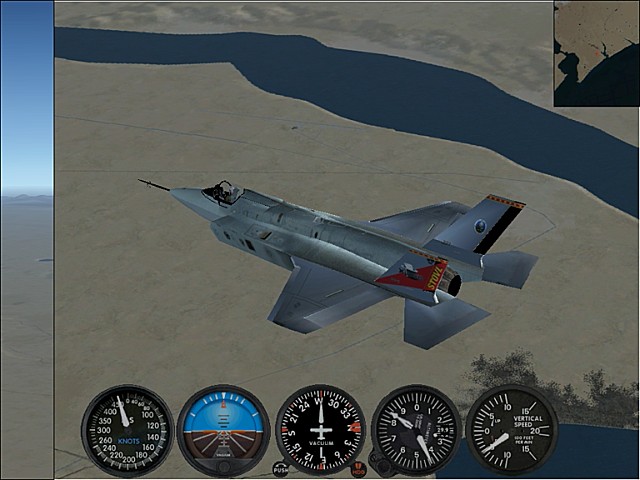Click the airspeed indicator gauge in knots

pyautogui.click(x=127, y=430)
